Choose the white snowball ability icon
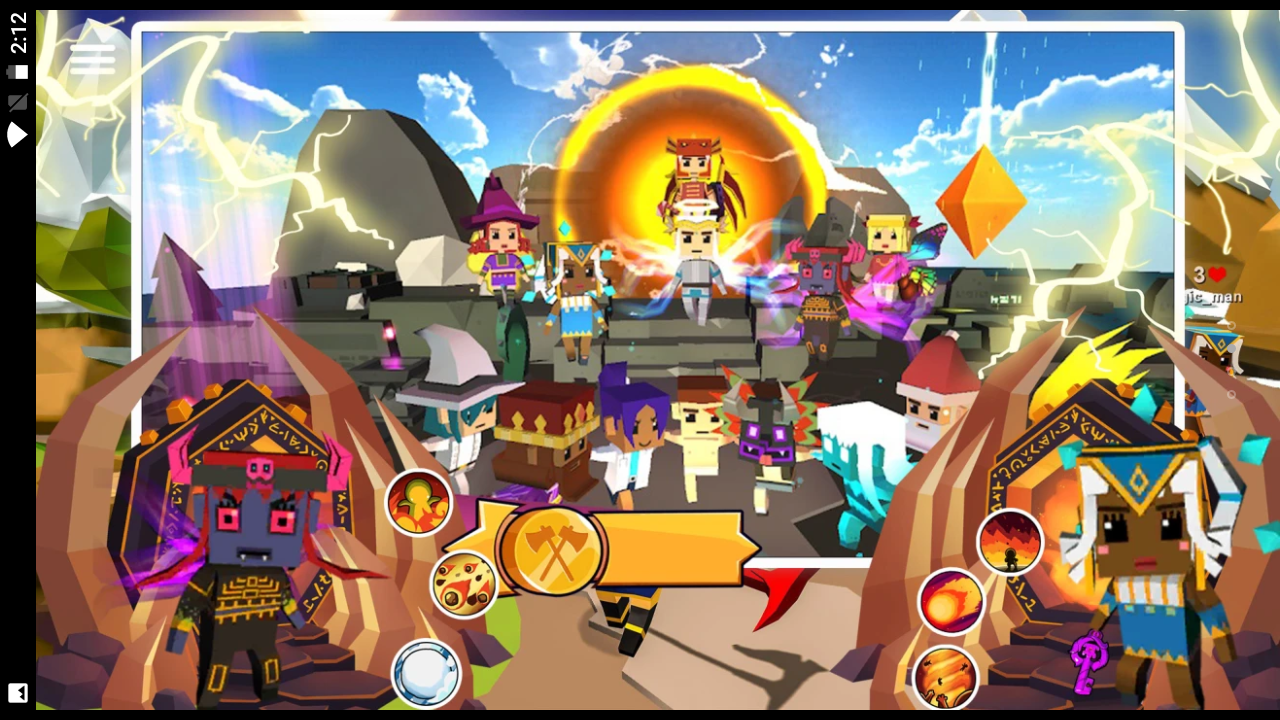 (426, 673)
